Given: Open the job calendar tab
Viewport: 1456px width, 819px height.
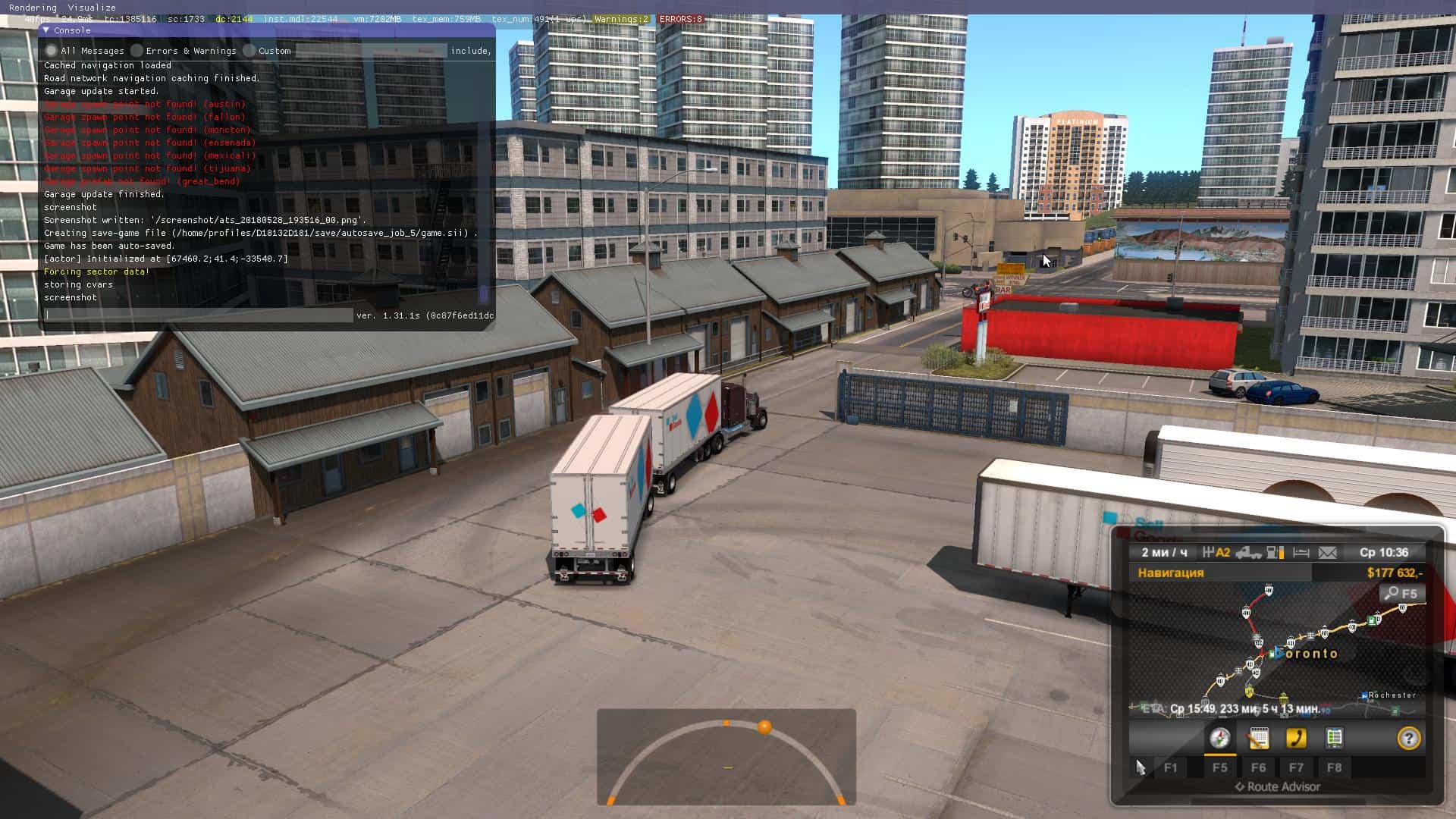Looking at the screenshot, I should tap(1258, 739).
